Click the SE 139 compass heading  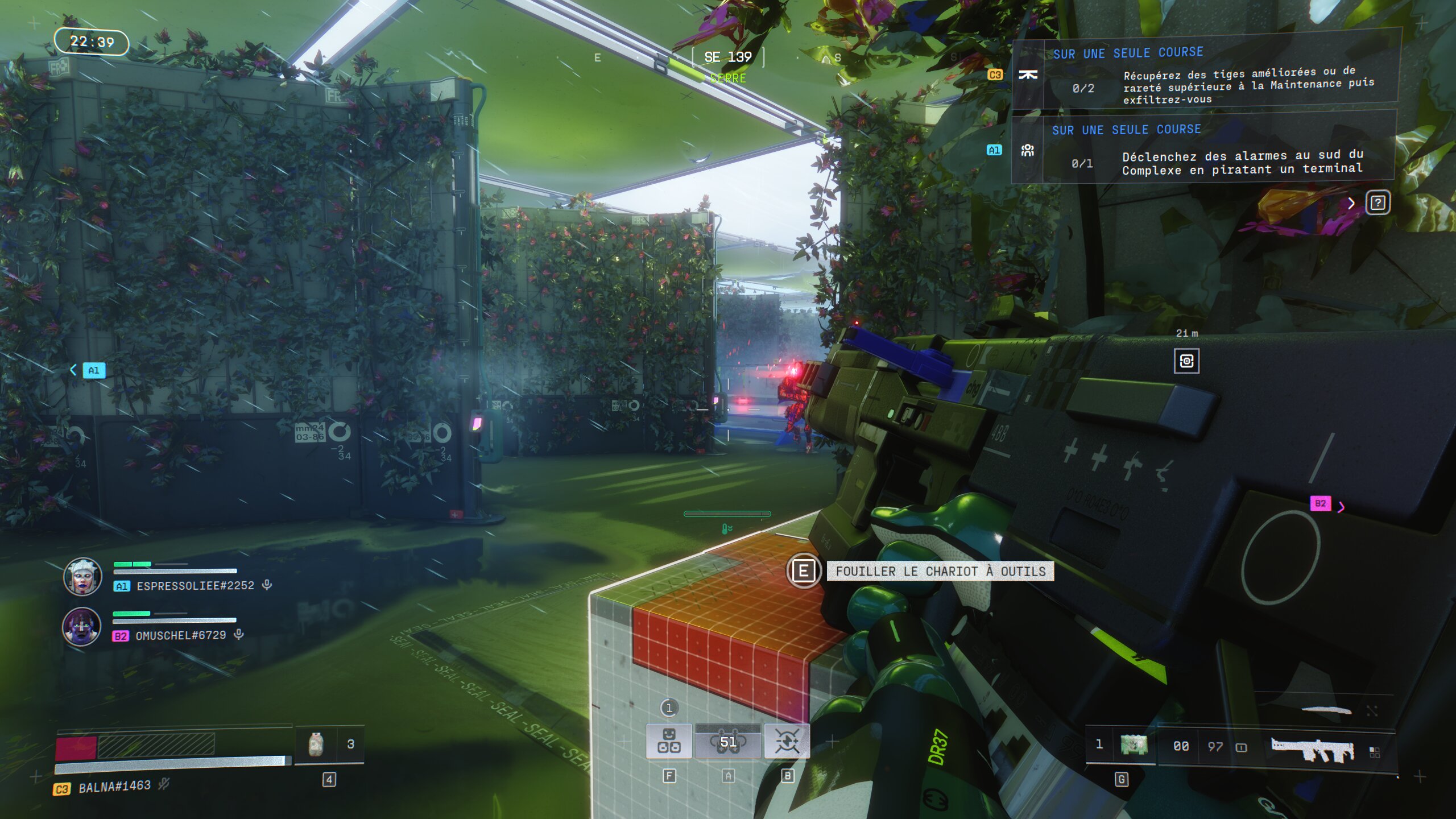(x=727, y=57)
